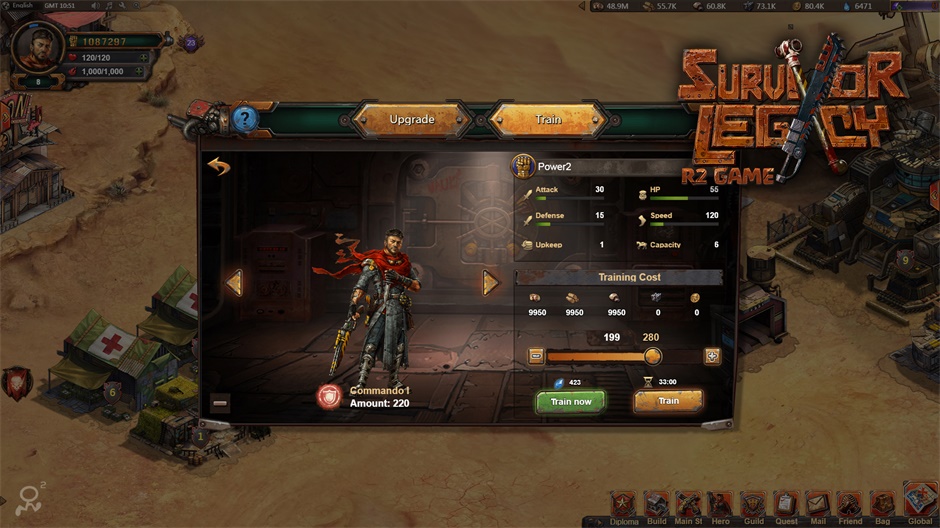940x528 pixels.
Task: Open the Quest log
Action: 786,505
